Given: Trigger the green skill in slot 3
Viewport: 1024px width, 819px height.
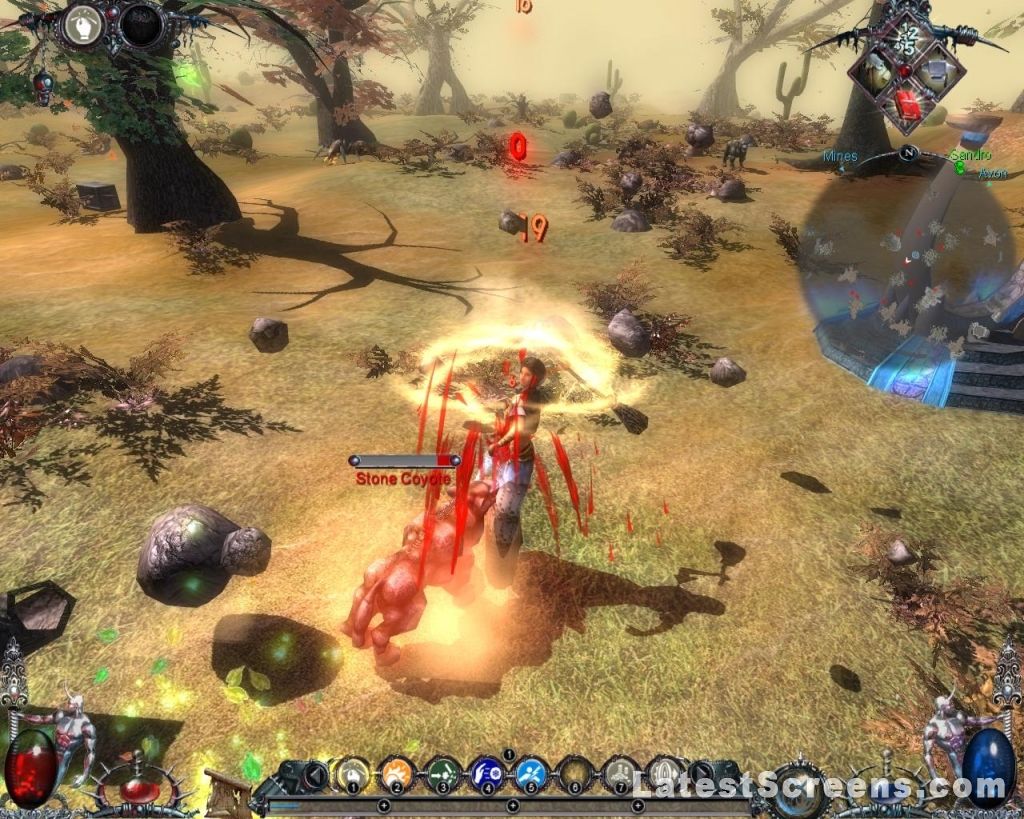Looking at the screenshot, I should pyautogui.click(x=442, y=773).
